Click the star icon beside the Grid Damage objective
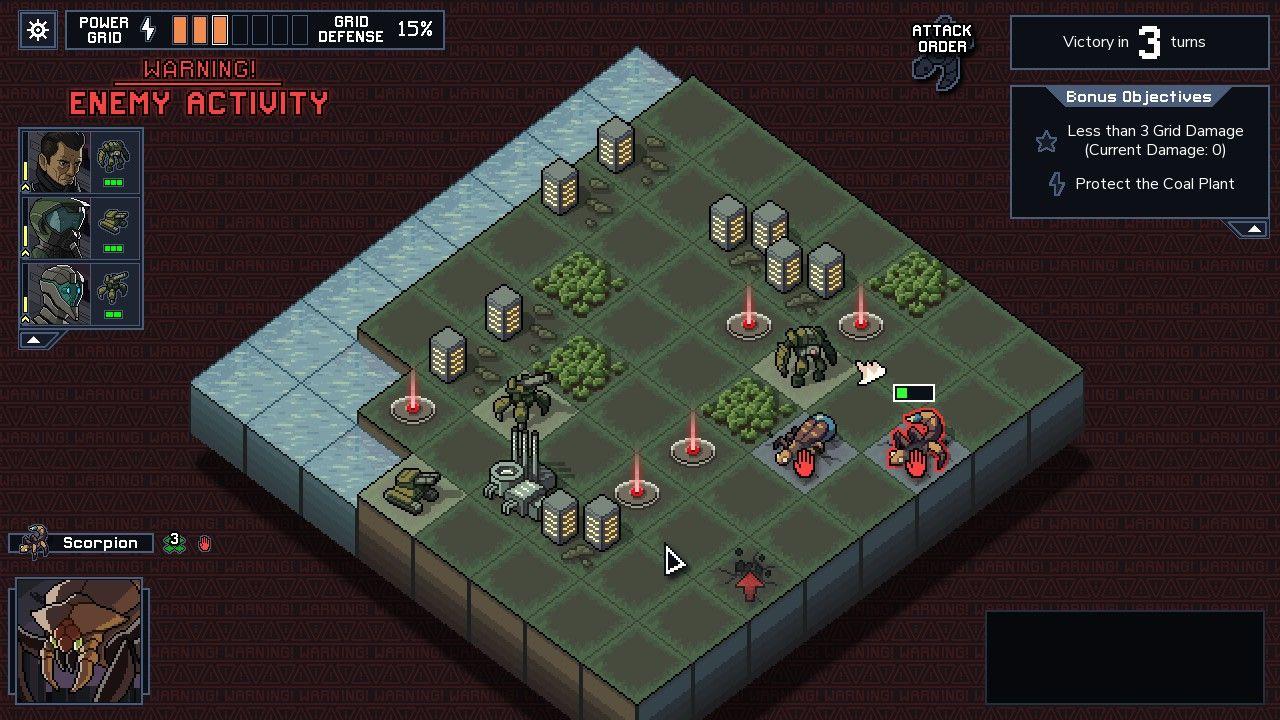Screen dimensions: 1280x720 (x=1046, y=141)
